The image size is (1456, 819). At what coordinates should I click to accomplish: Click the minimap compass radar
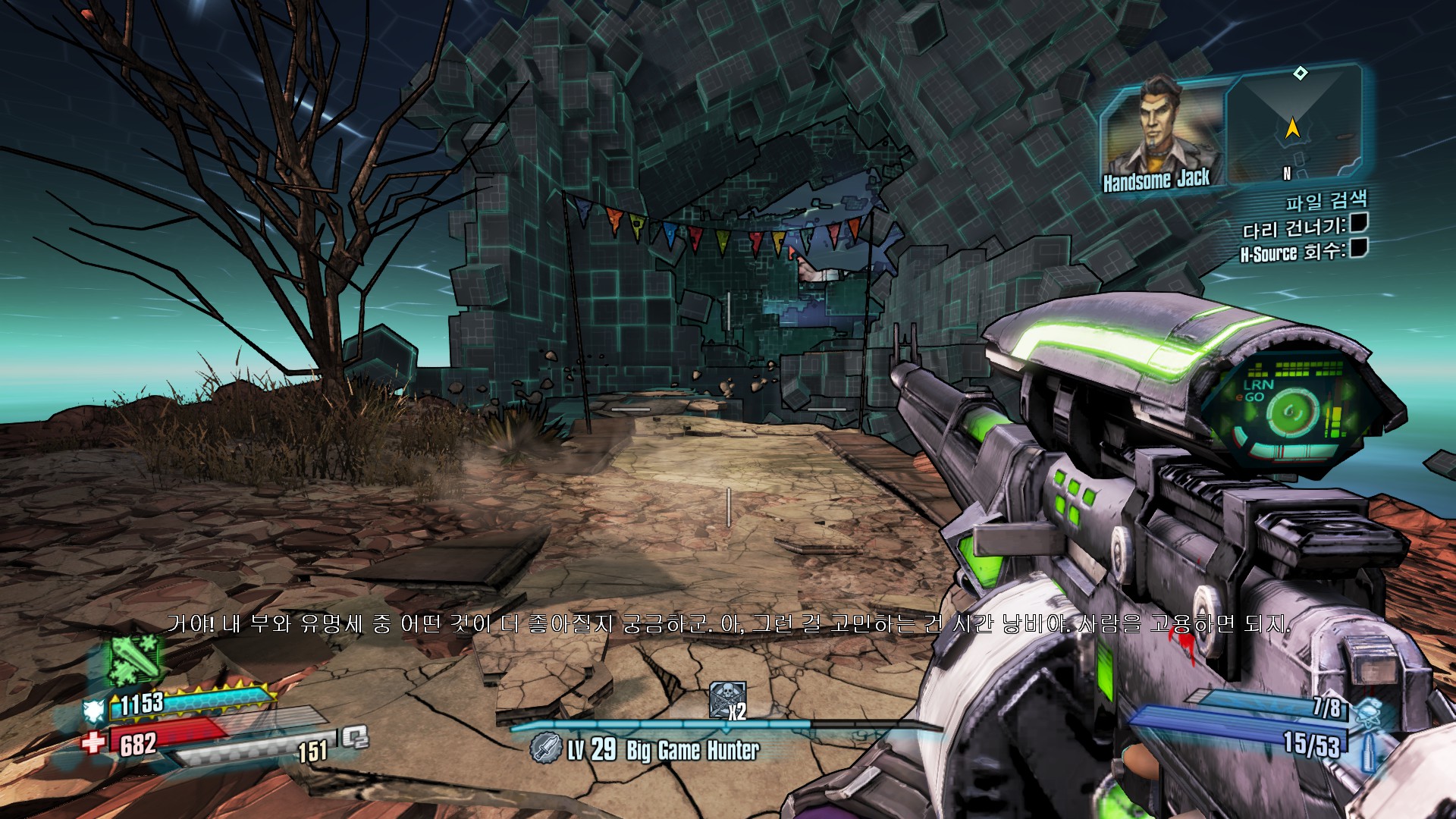1295,126
